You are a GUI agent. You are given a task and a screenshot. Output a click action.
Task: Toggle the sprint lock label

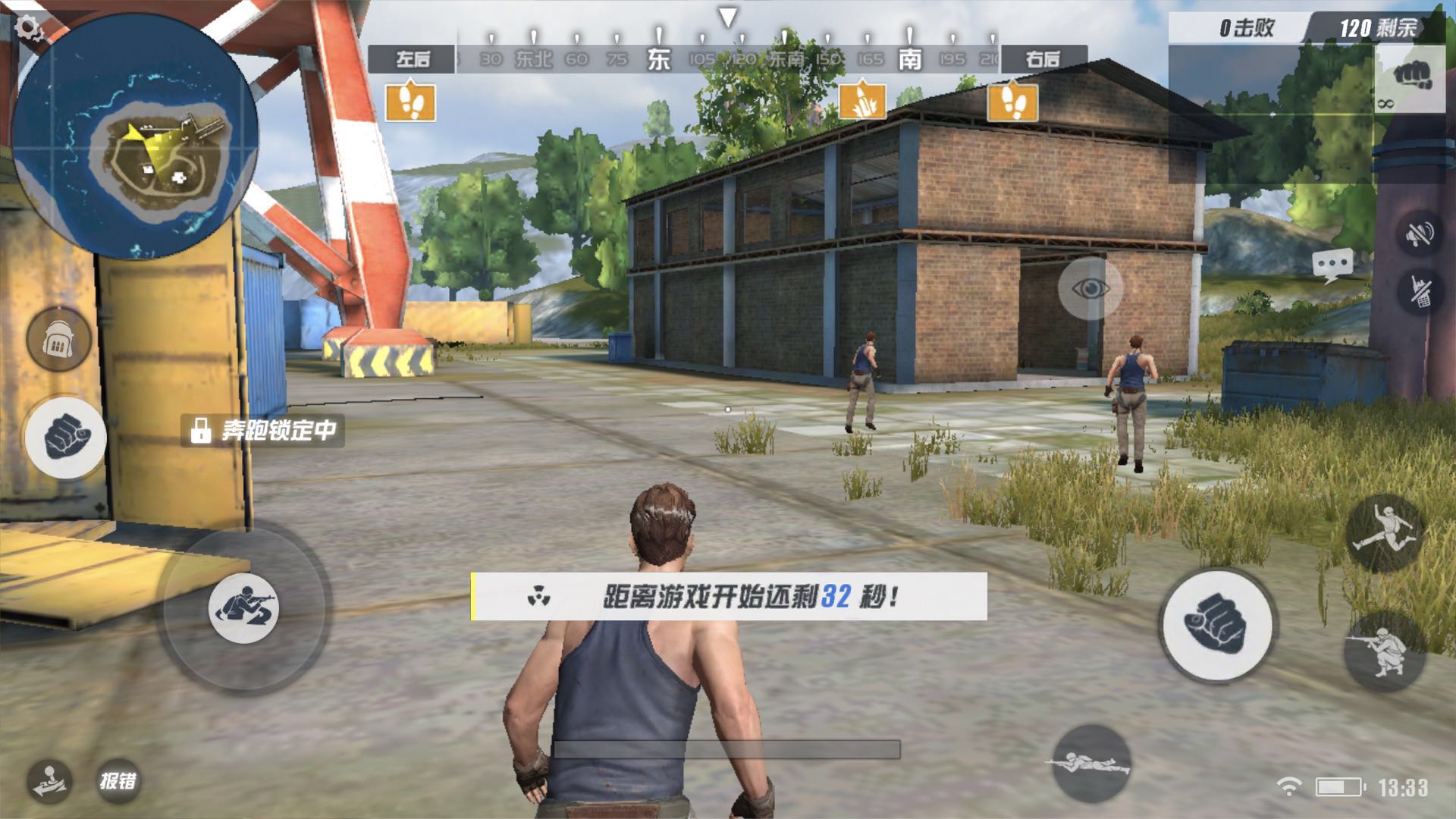263,431
